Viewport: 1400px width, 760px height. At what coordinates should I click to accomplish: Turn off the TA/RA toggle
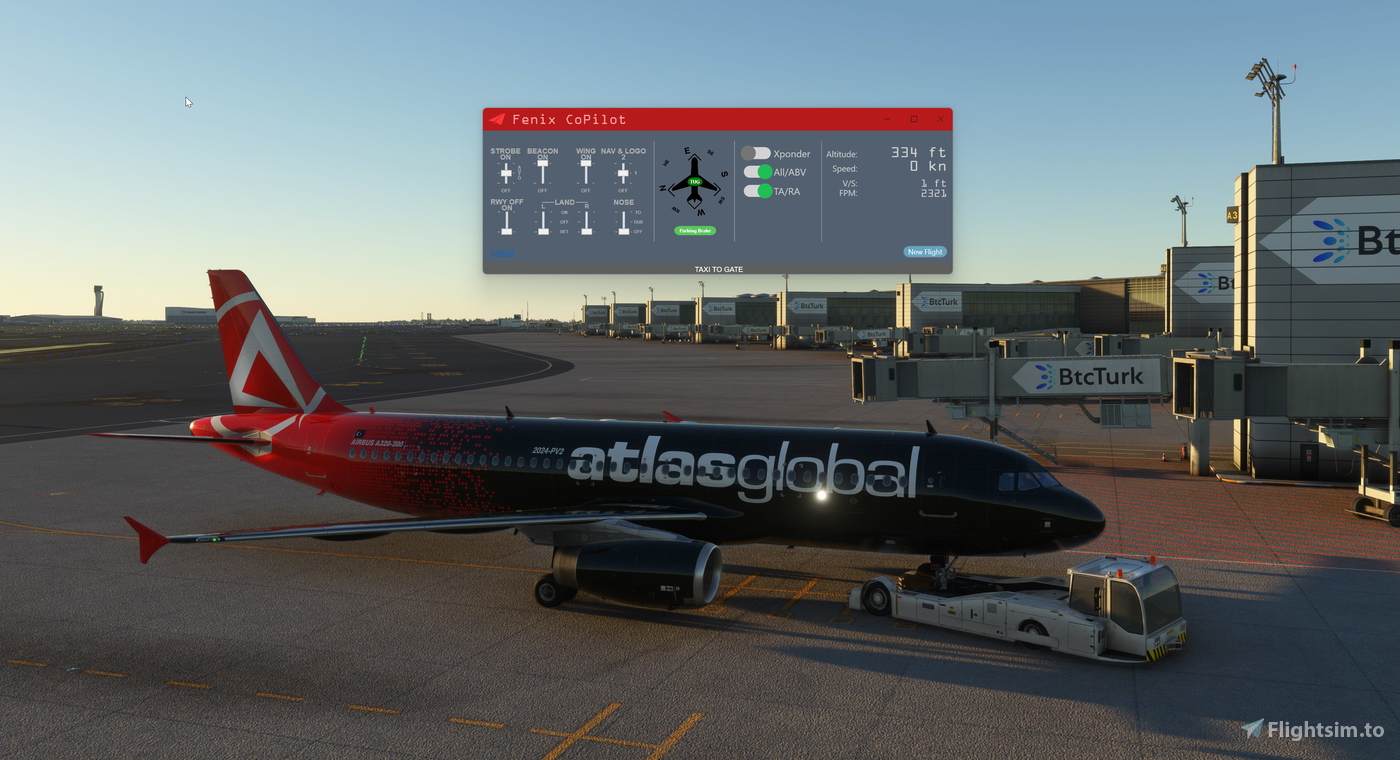coord(756,191)
